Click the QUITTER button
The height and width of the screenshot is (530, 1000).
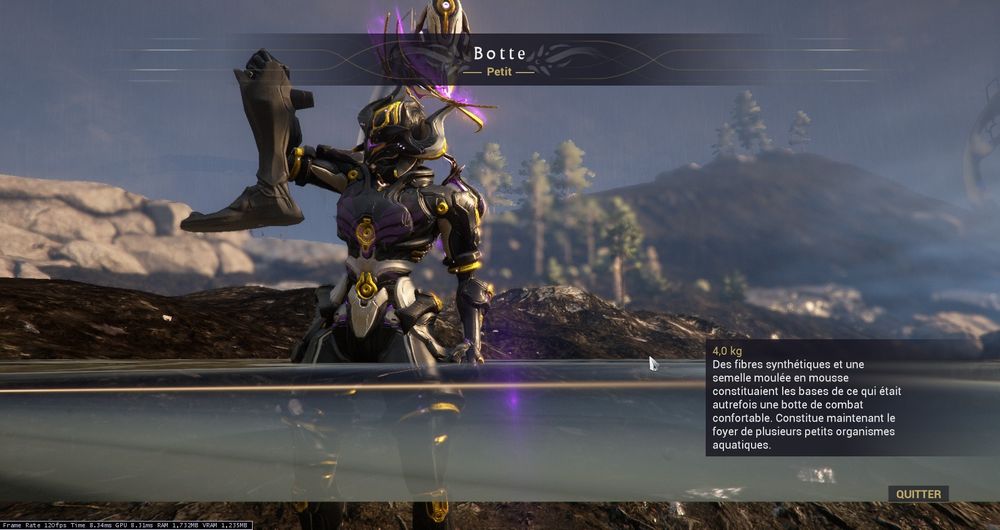point(918,493)
